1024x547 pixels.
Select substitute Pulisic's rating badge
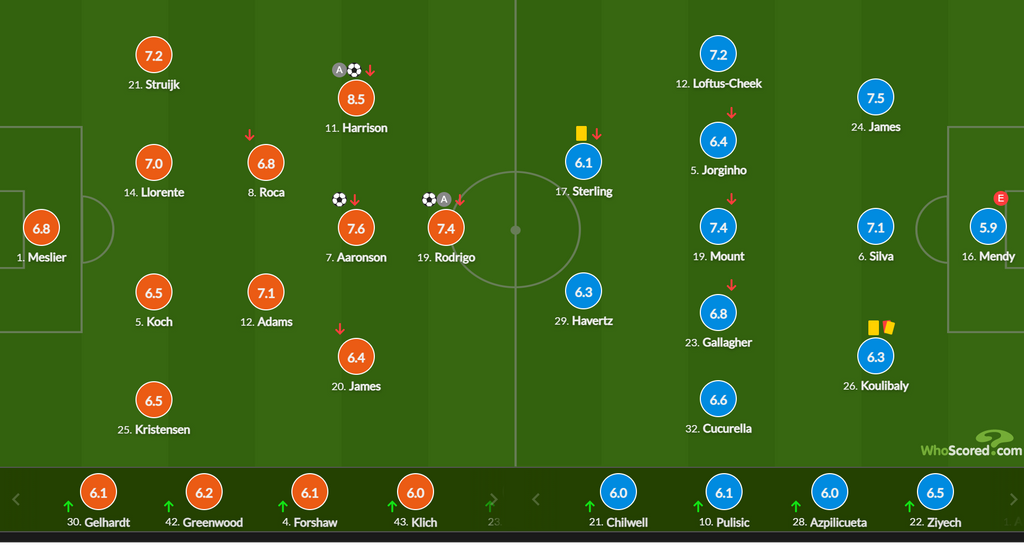click(x=724, y=493)
